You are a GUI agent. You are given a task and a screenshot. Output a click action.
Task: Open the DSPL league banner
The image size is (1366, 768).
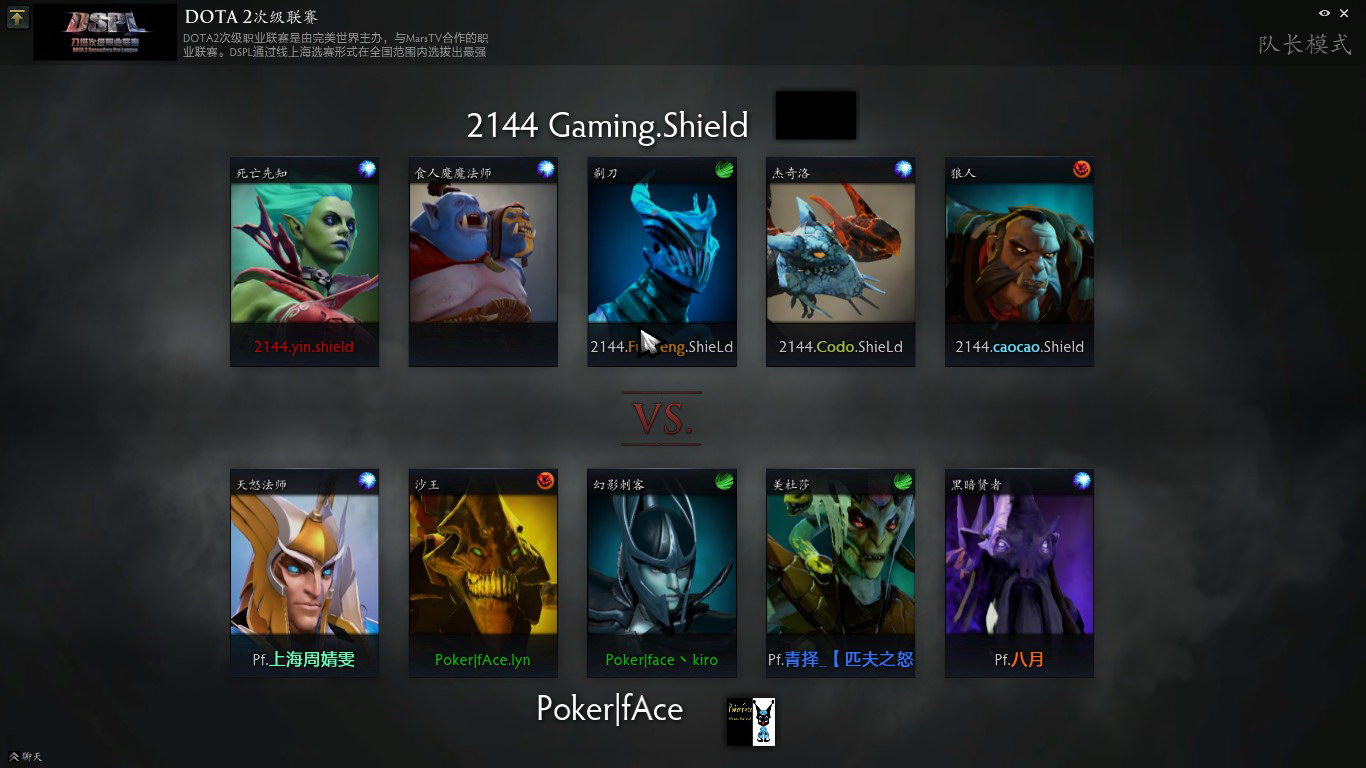tap(105, 33)
